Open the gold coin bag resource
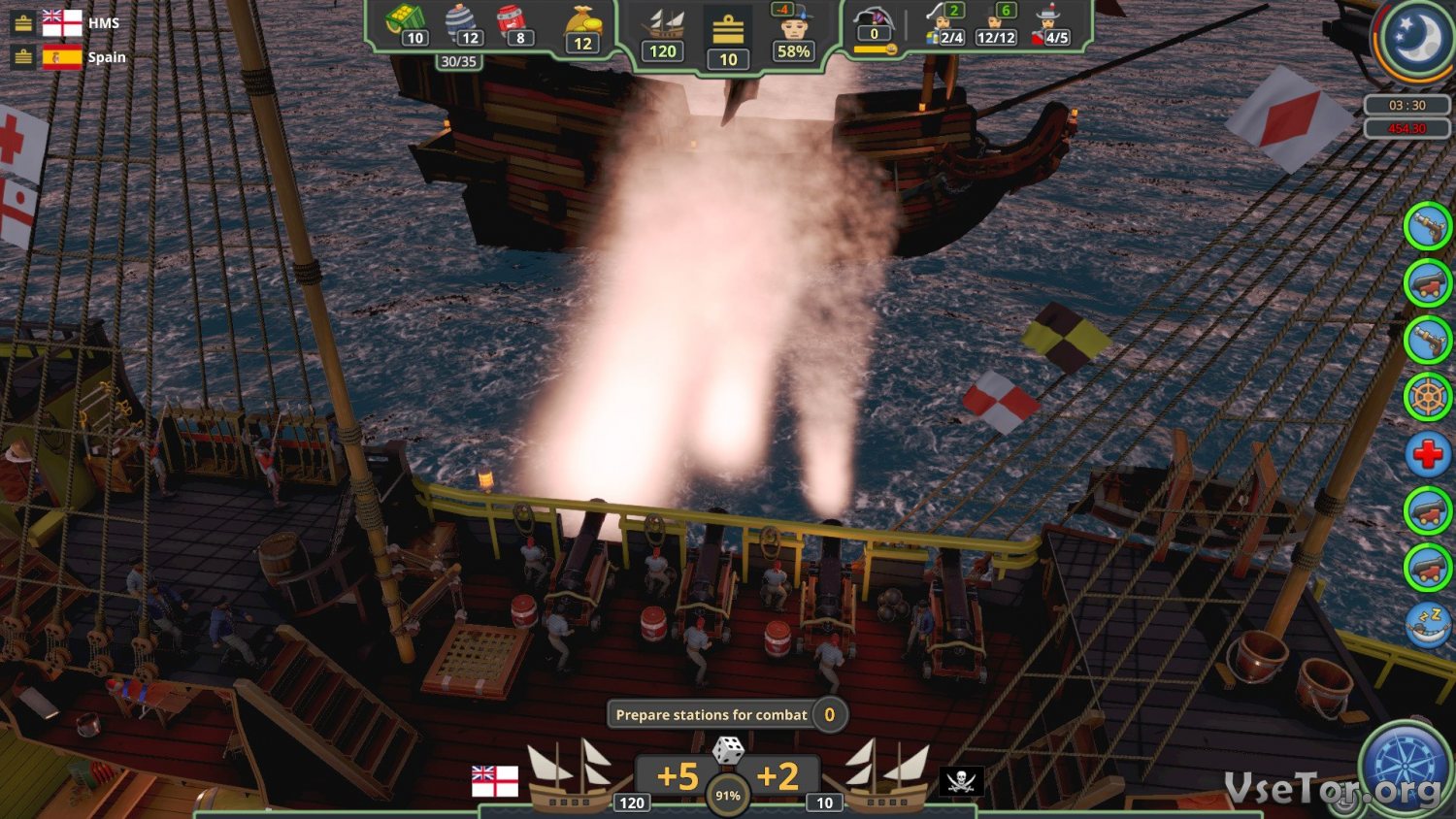 click(x=582, y=22)
